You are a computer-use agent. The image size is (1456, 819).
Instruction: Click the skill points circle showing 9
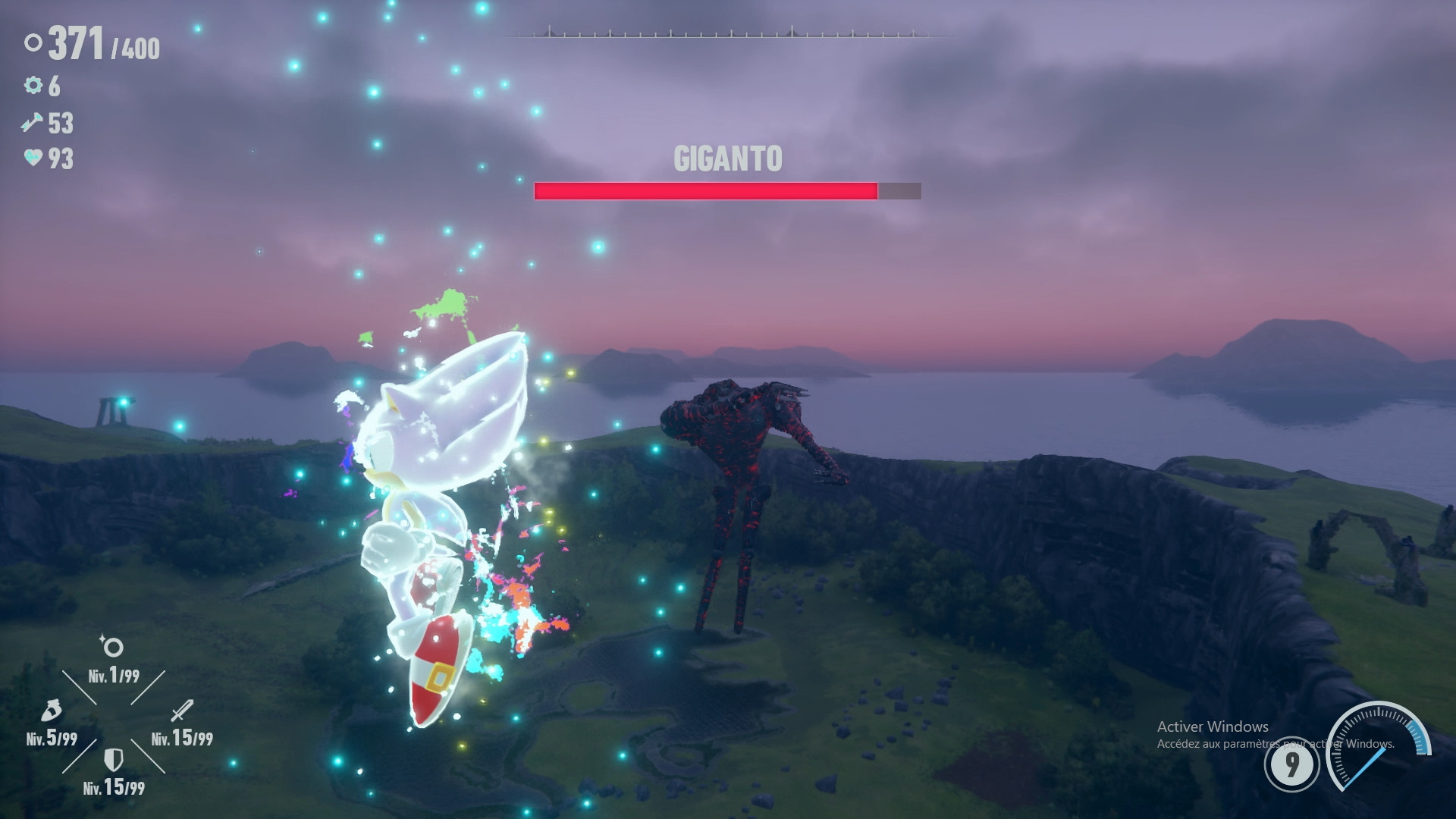point(1291,764)
